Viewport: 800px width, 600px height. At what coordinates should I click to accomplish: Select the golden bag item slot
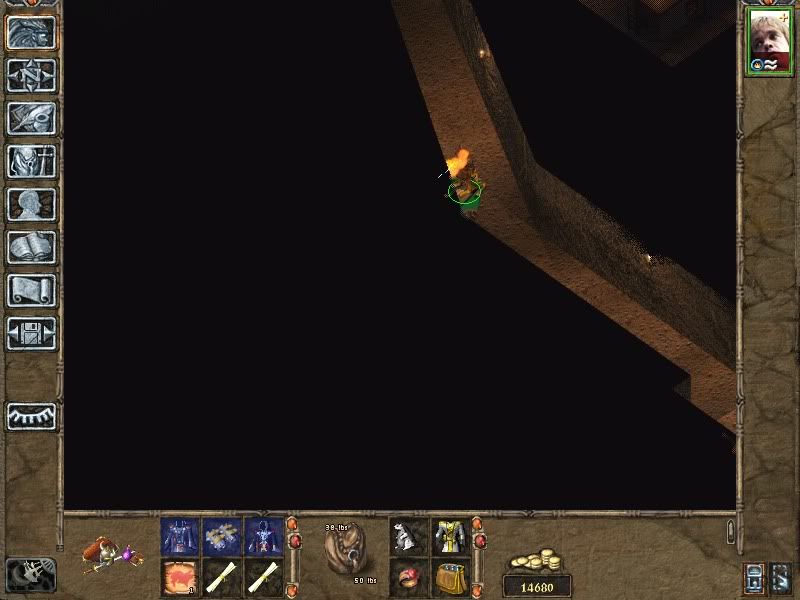coord(450,577)
